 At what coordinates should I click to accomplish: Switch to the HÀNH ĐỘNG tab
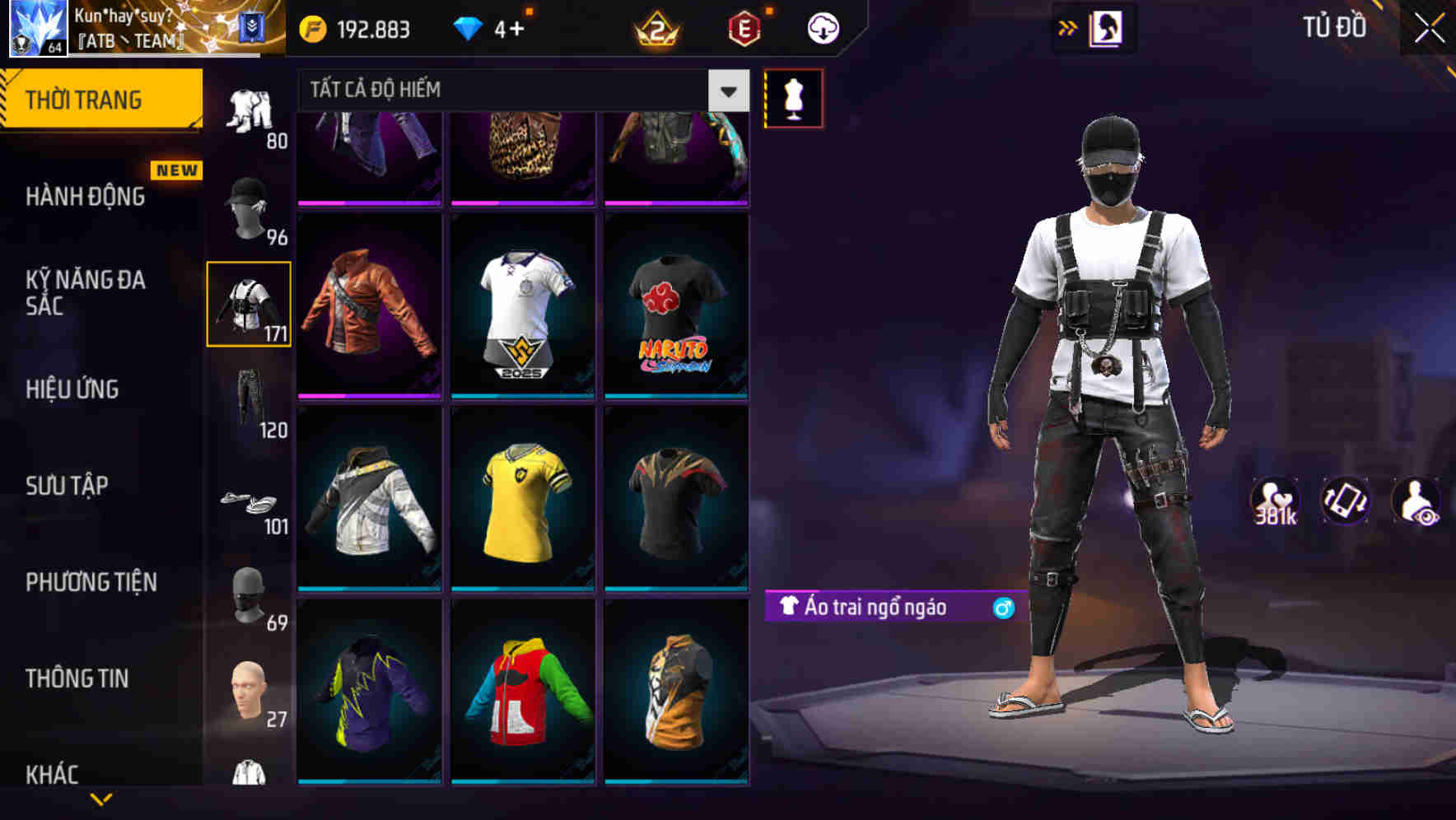pos(86,198)
